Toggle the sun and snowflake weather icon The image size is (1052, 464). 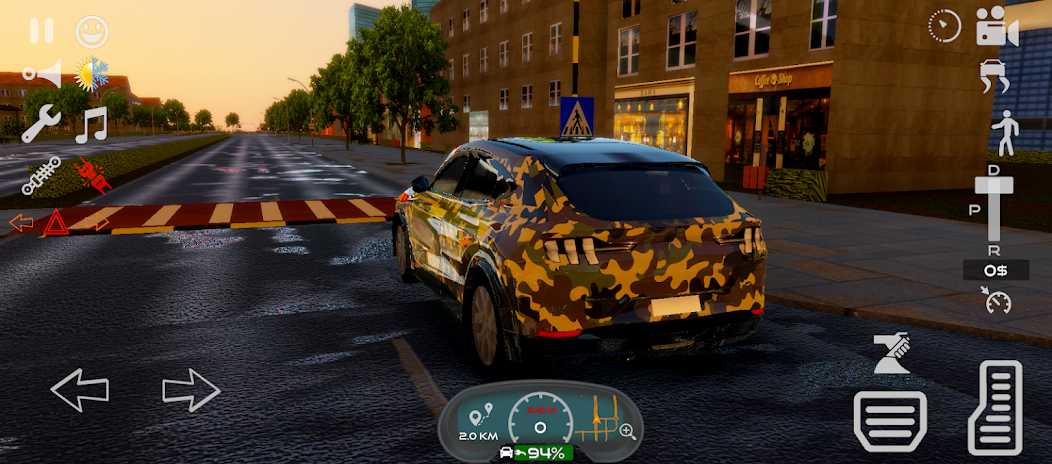(93, 74)
